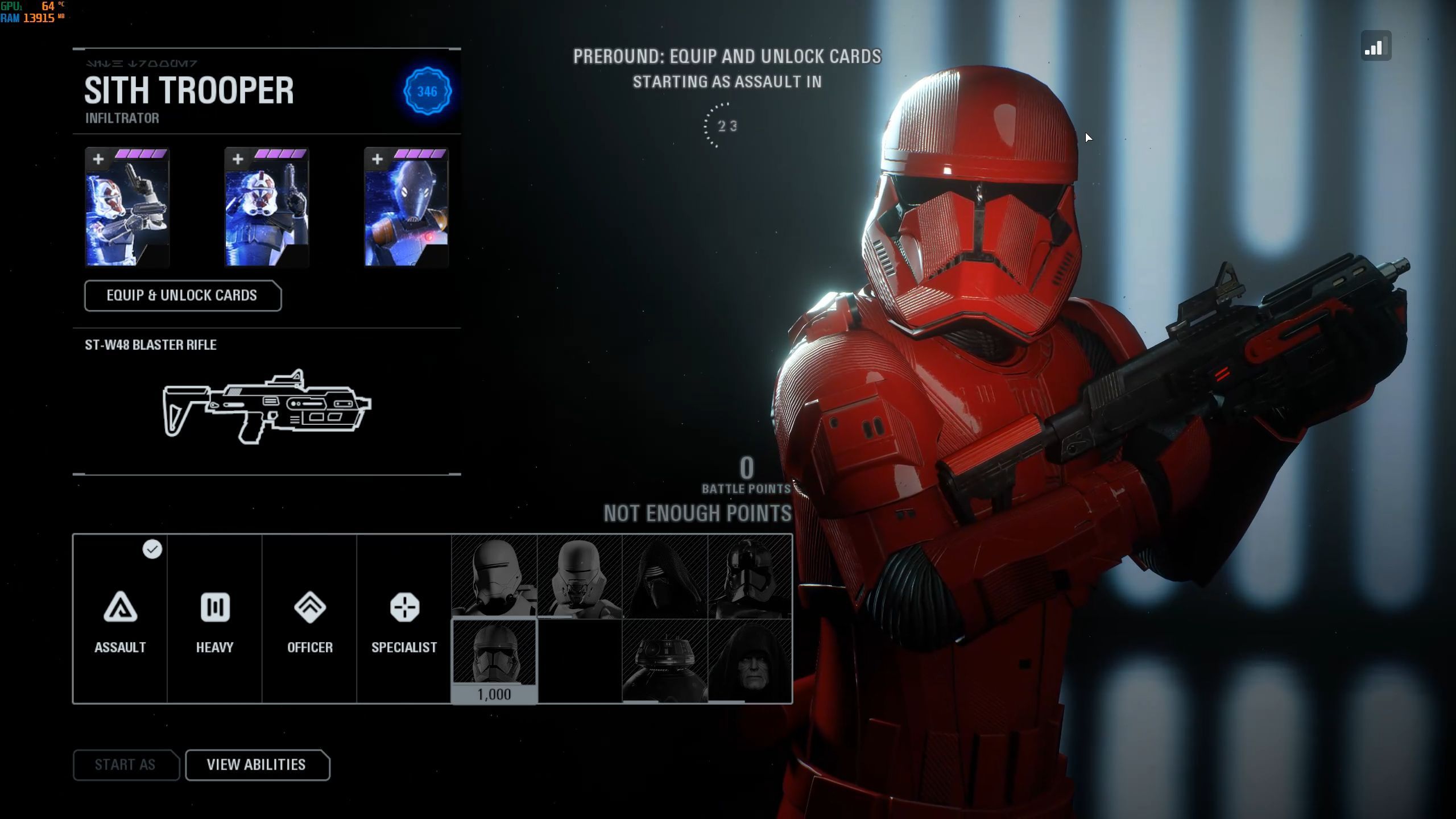The image size is (1456, 819).
Task: Open Equip & Unlock Cards
Action: [x=183, y=296]
